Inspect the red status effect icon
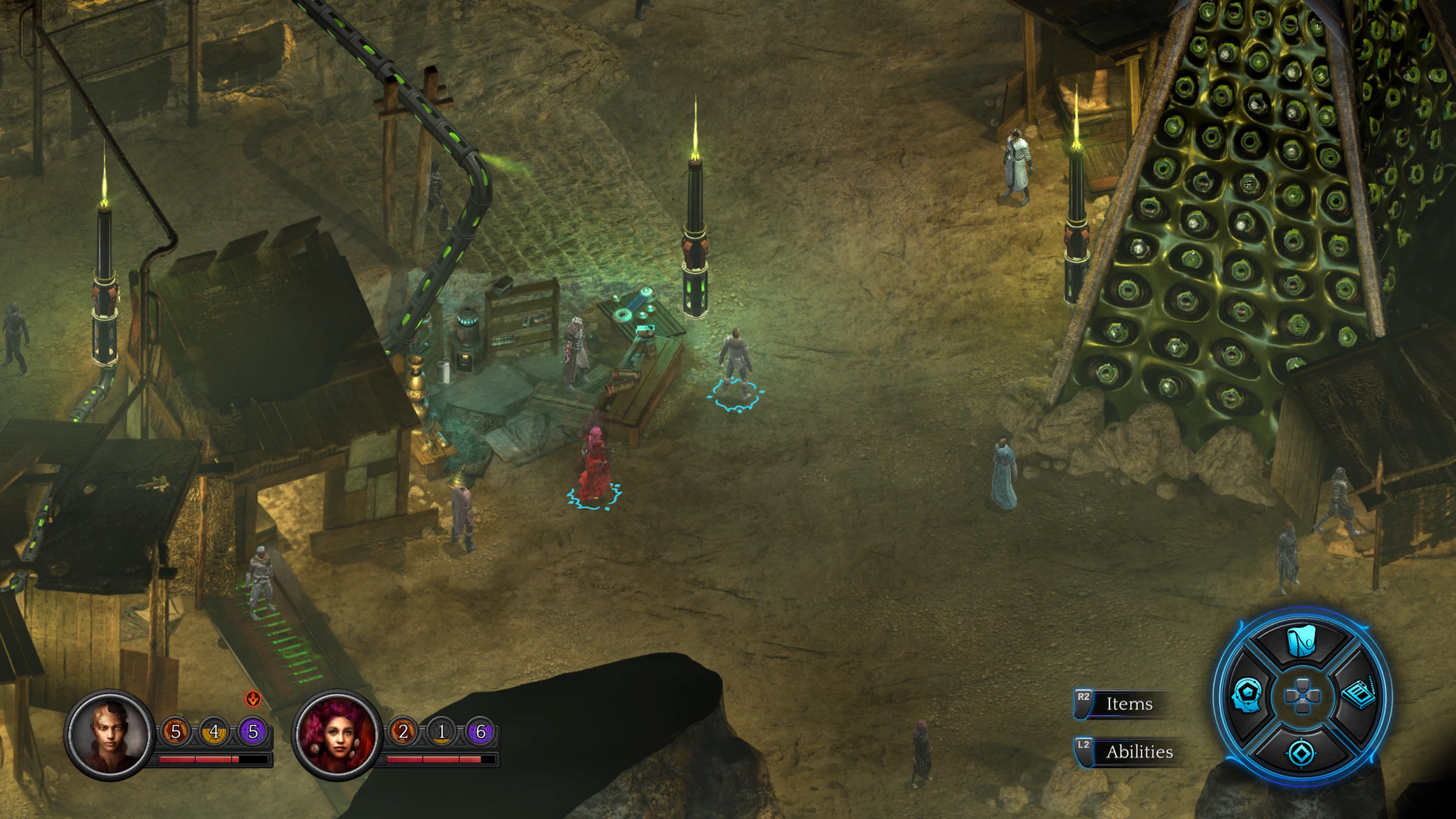The width and height of the screenshot is (1456, 819). [x=253, y=698]
